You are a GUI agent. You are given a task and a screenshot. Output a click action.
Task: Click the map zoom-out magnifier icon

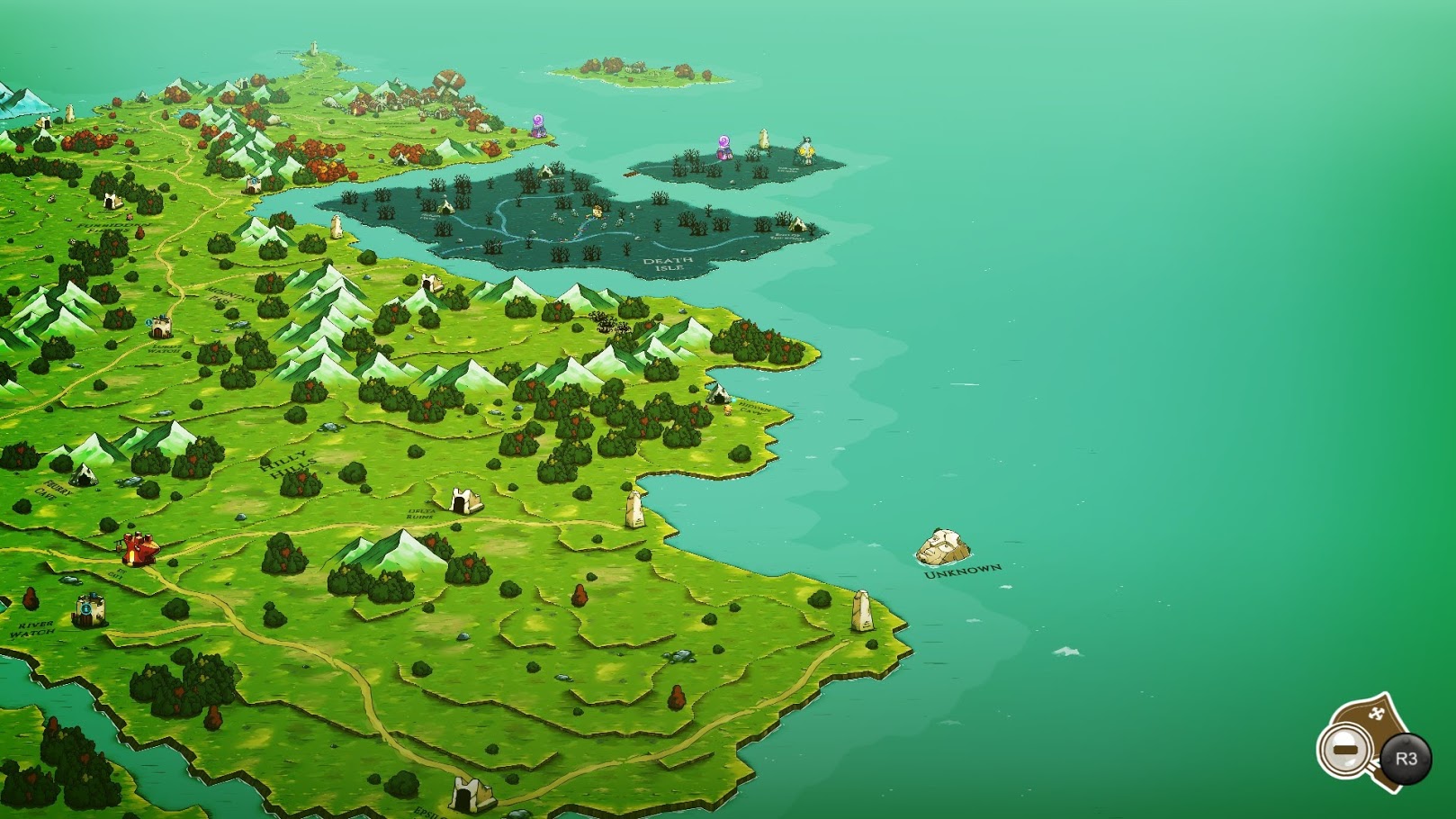pos(1346,750)
